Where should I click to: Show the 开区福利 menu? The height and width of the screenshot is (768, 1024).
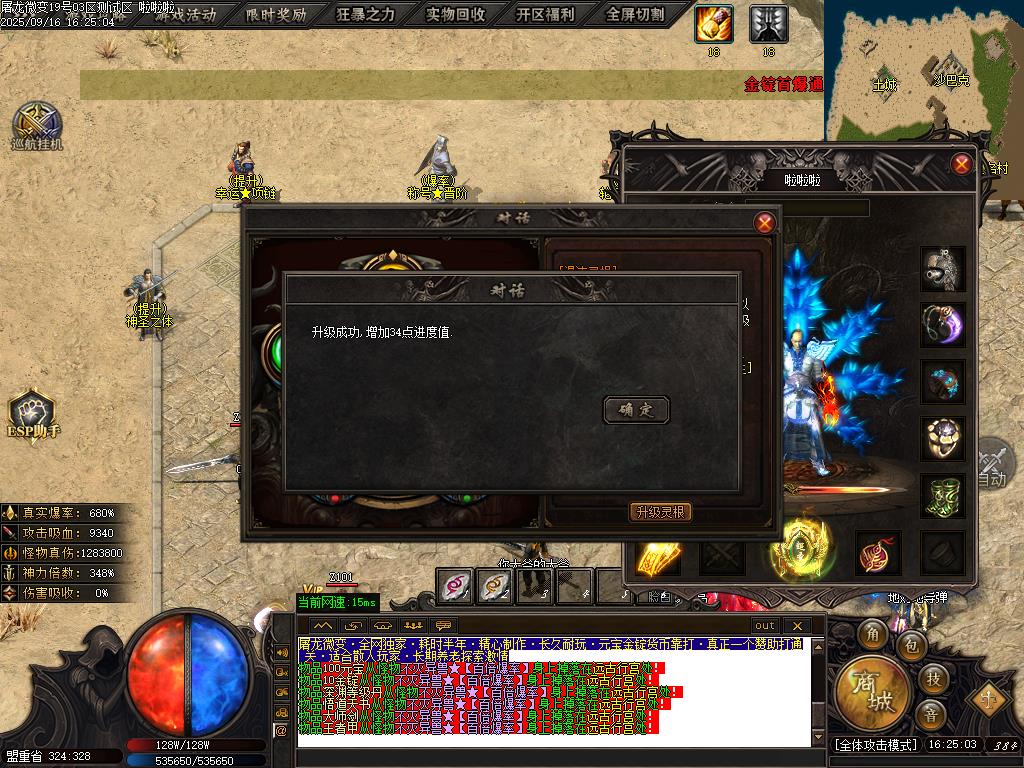(x=545, y=15)
